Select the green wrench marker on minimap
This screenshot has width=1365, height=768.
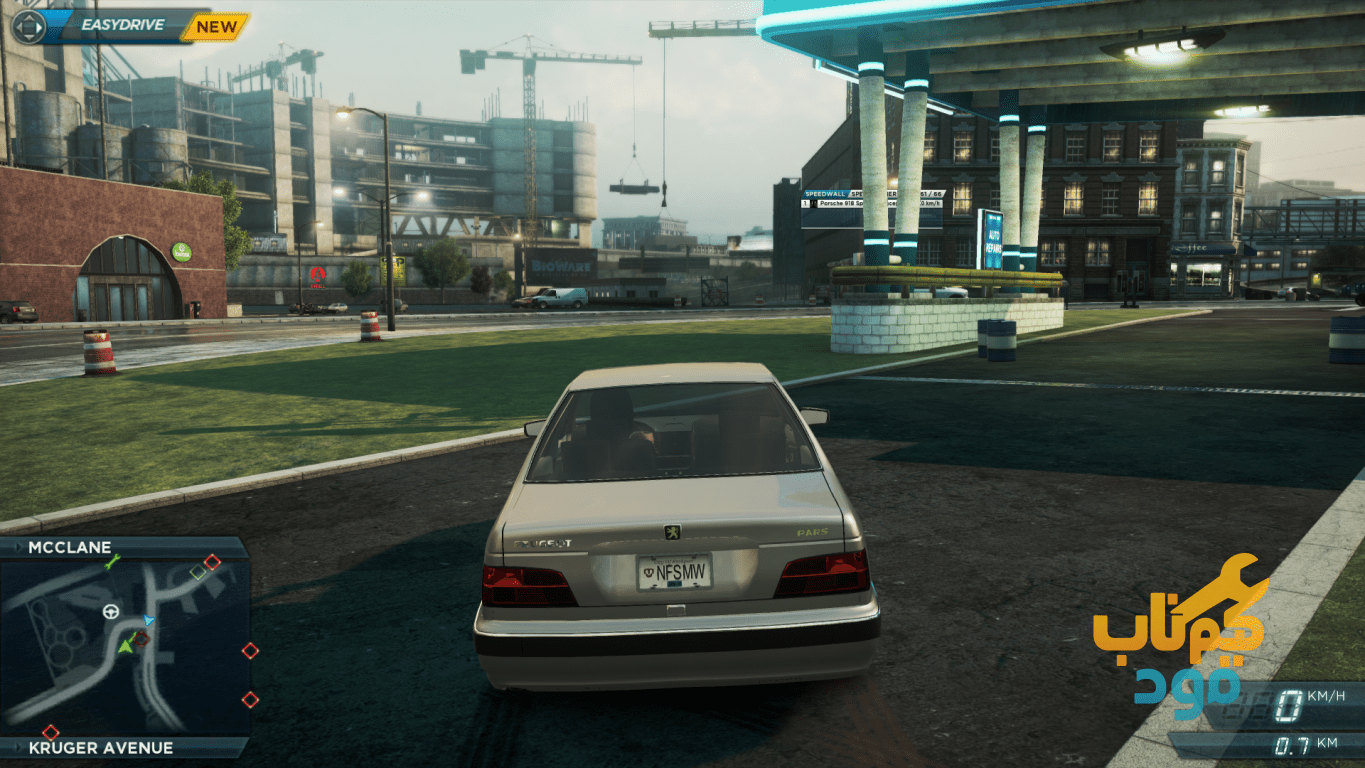pyautogui.click(x=112, y=561)
